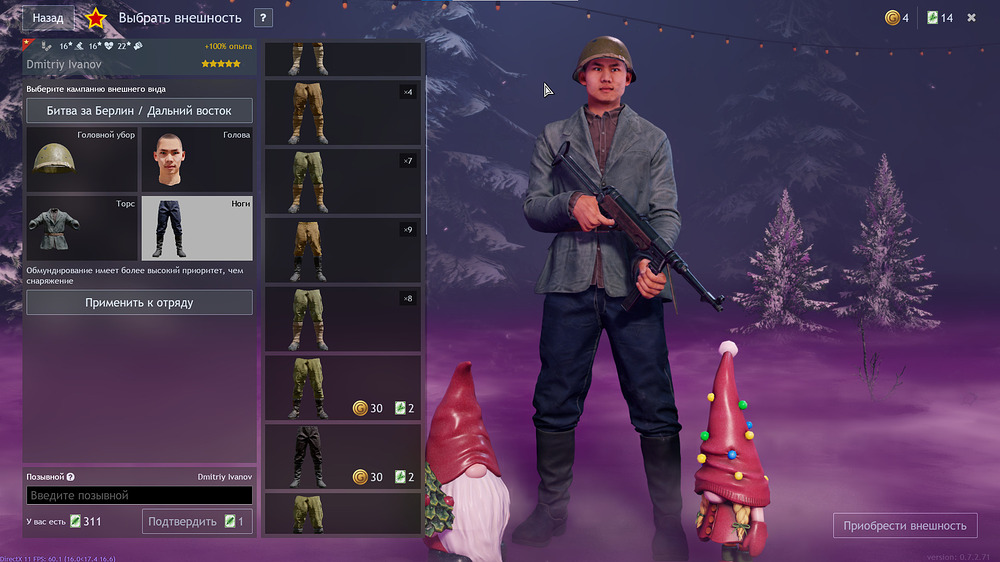The image size is (1000, 562).
Task: Click Приобрести внешность purchase button
Action: pos(905,525)
